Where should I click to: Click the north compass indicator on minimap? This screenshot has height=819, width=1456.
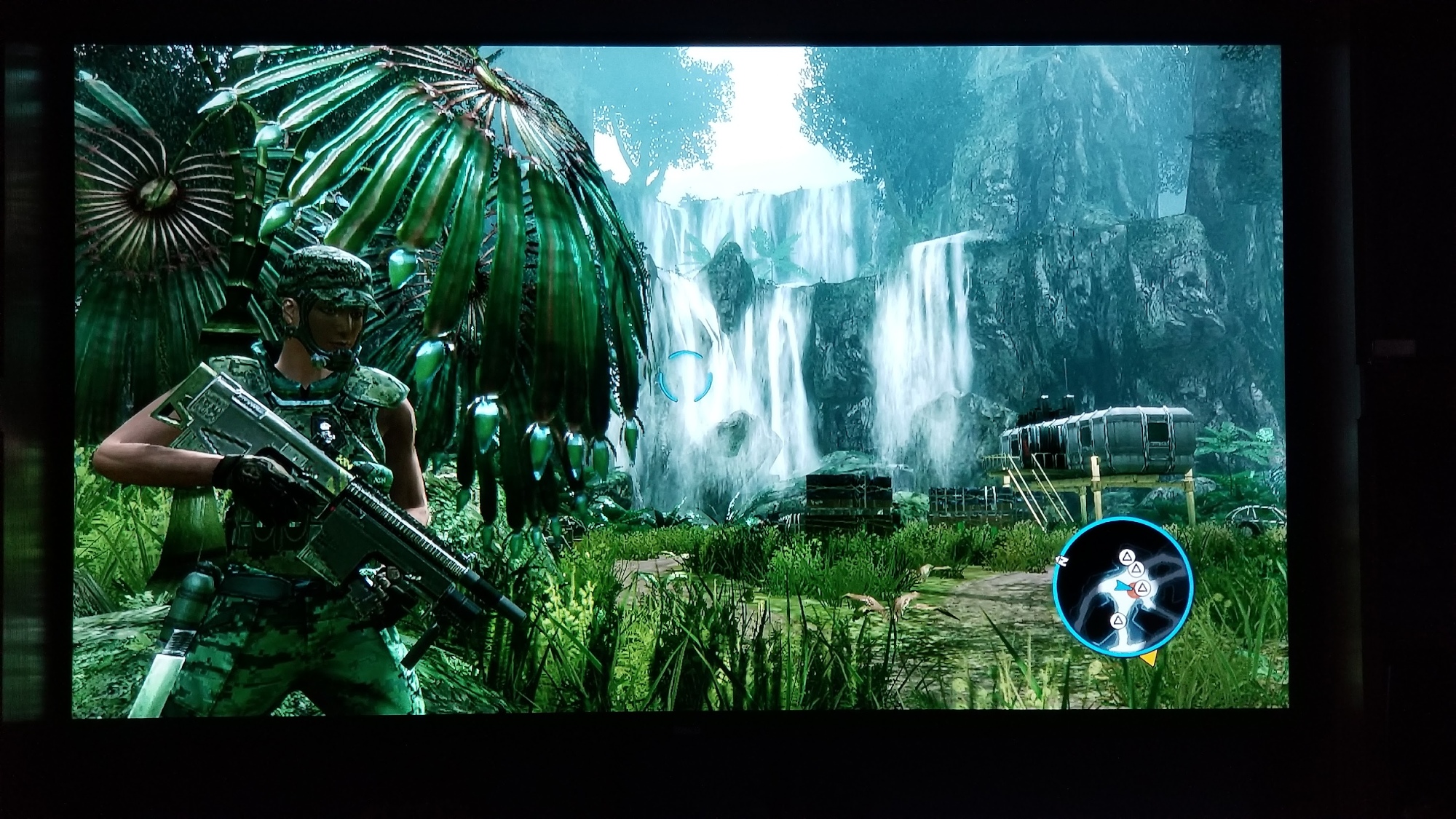(1061, 560)
